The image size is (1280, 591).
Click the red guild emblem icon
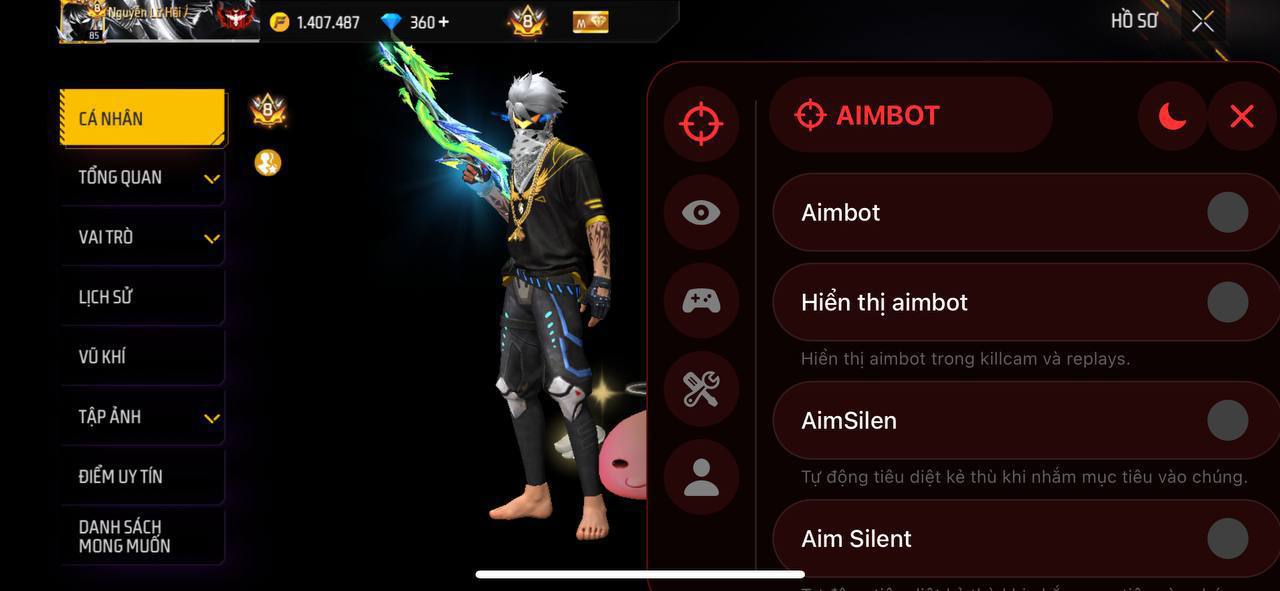pyautogui.click(x=235, y=18)
